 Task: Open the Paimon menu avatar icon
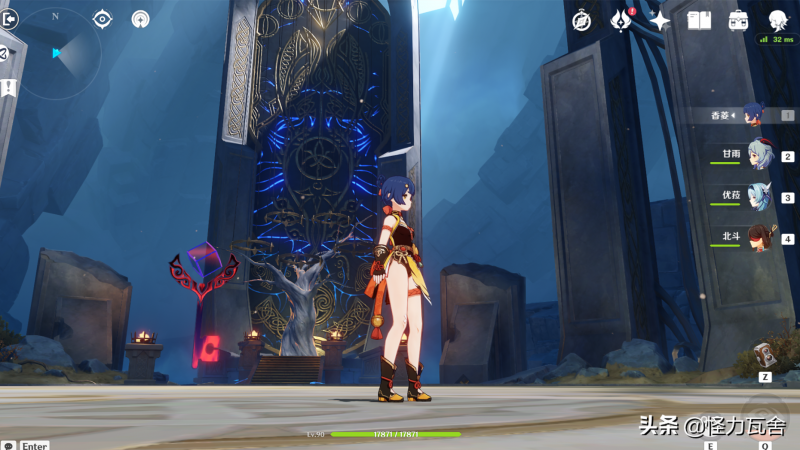pos(778,20)
